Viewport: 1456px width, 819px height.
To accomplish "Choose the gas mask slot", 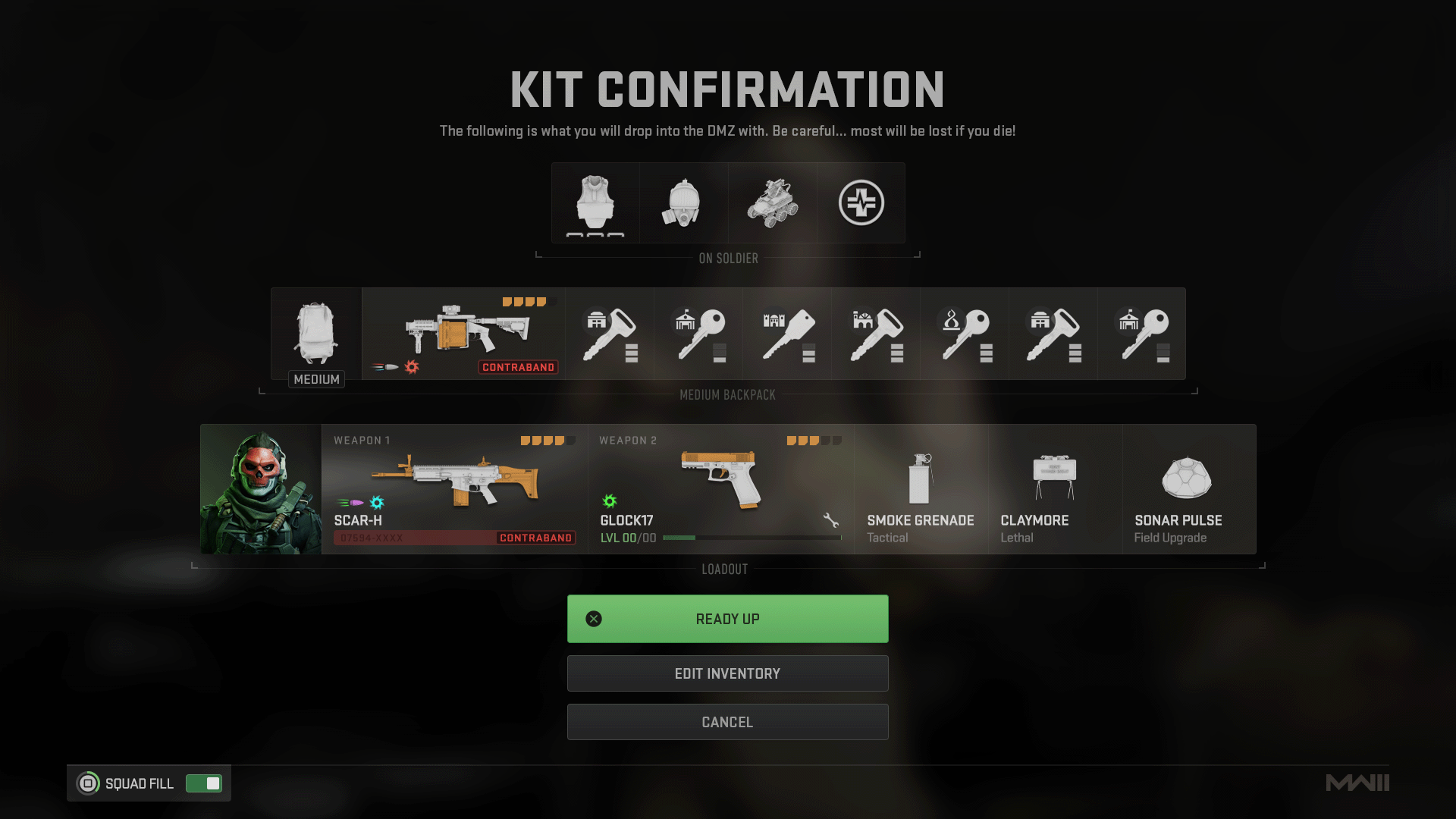I will pos(684,202).
